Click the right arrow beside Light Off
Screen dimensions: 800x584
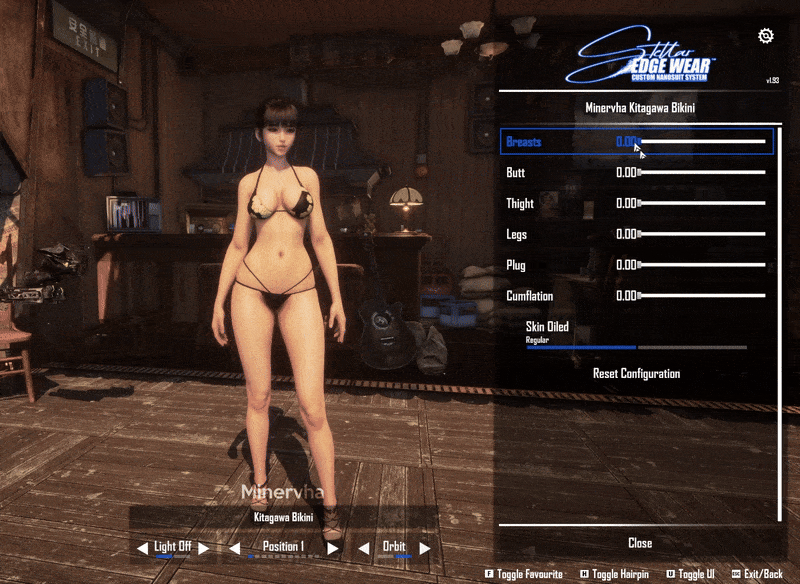[x=203, y=548]
